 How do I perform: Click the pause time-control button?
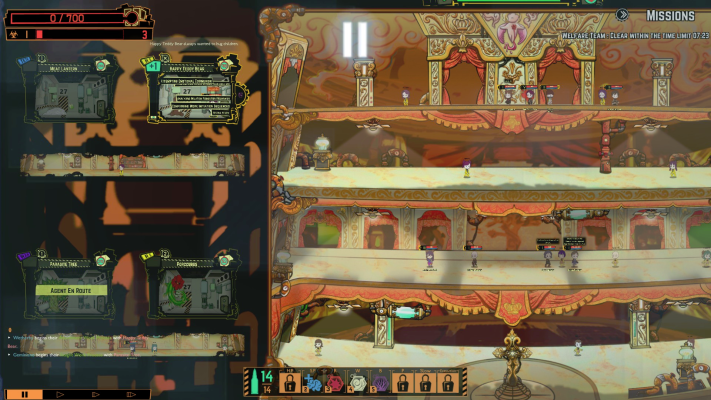coord(25,394)
